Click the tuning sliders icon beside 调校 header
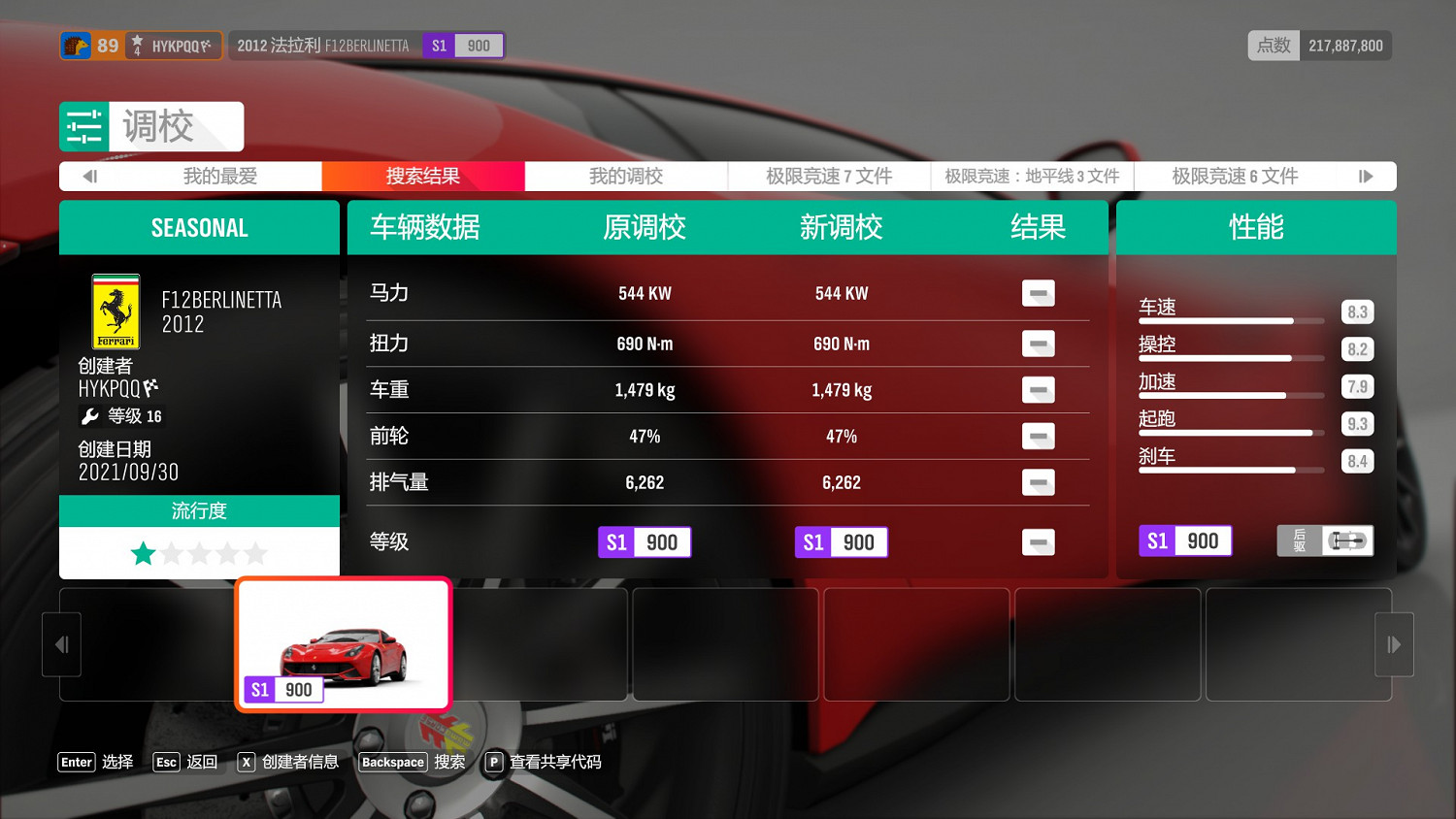1456x819 pixels. (83, 126)
